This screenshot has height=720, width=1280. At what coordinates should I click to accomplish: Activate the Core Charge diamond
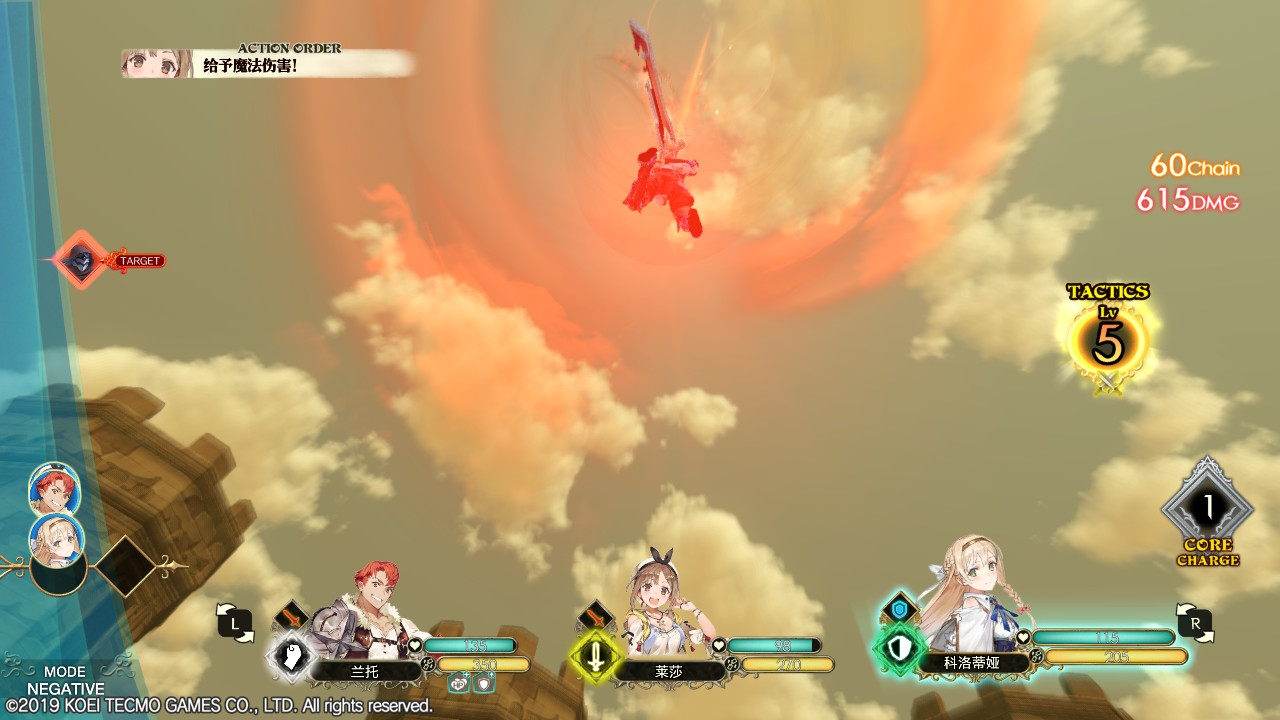tap(1207, 509)
